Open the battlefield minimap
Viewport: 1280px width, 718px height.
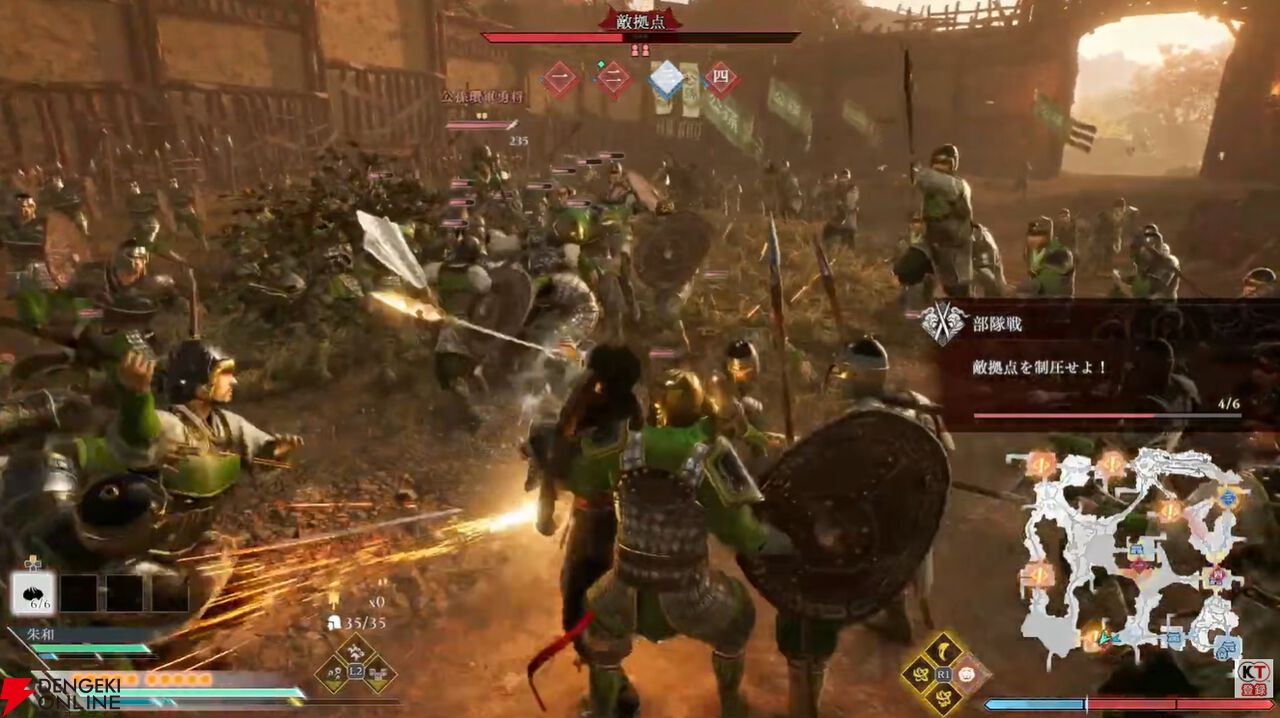(x=1130, y=555)
